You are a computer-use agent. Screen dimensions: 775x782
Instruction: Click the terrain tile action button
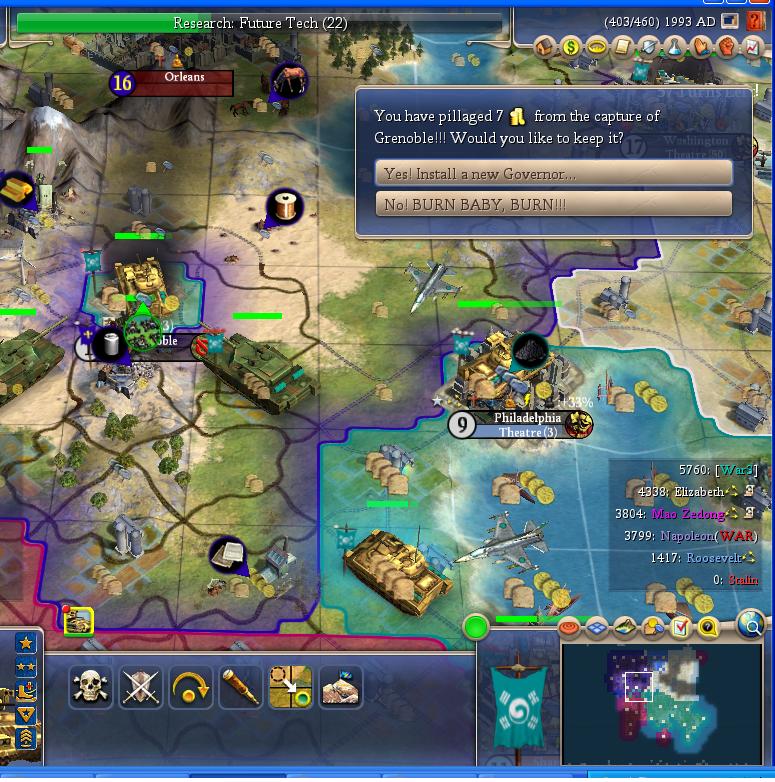click(x=340, y=687)
